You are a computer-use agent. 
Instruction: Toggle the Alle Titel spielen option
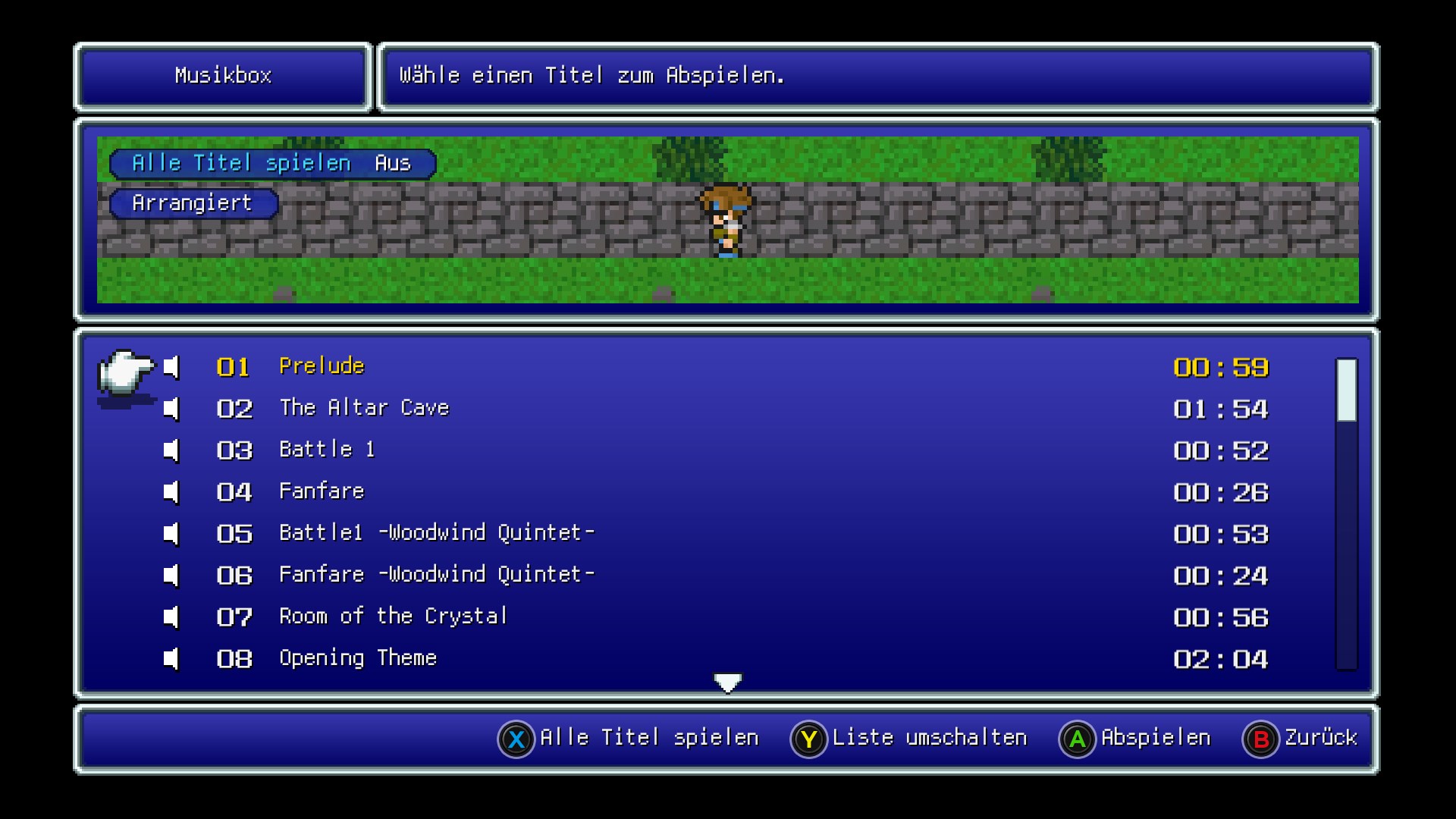(272, 164)
